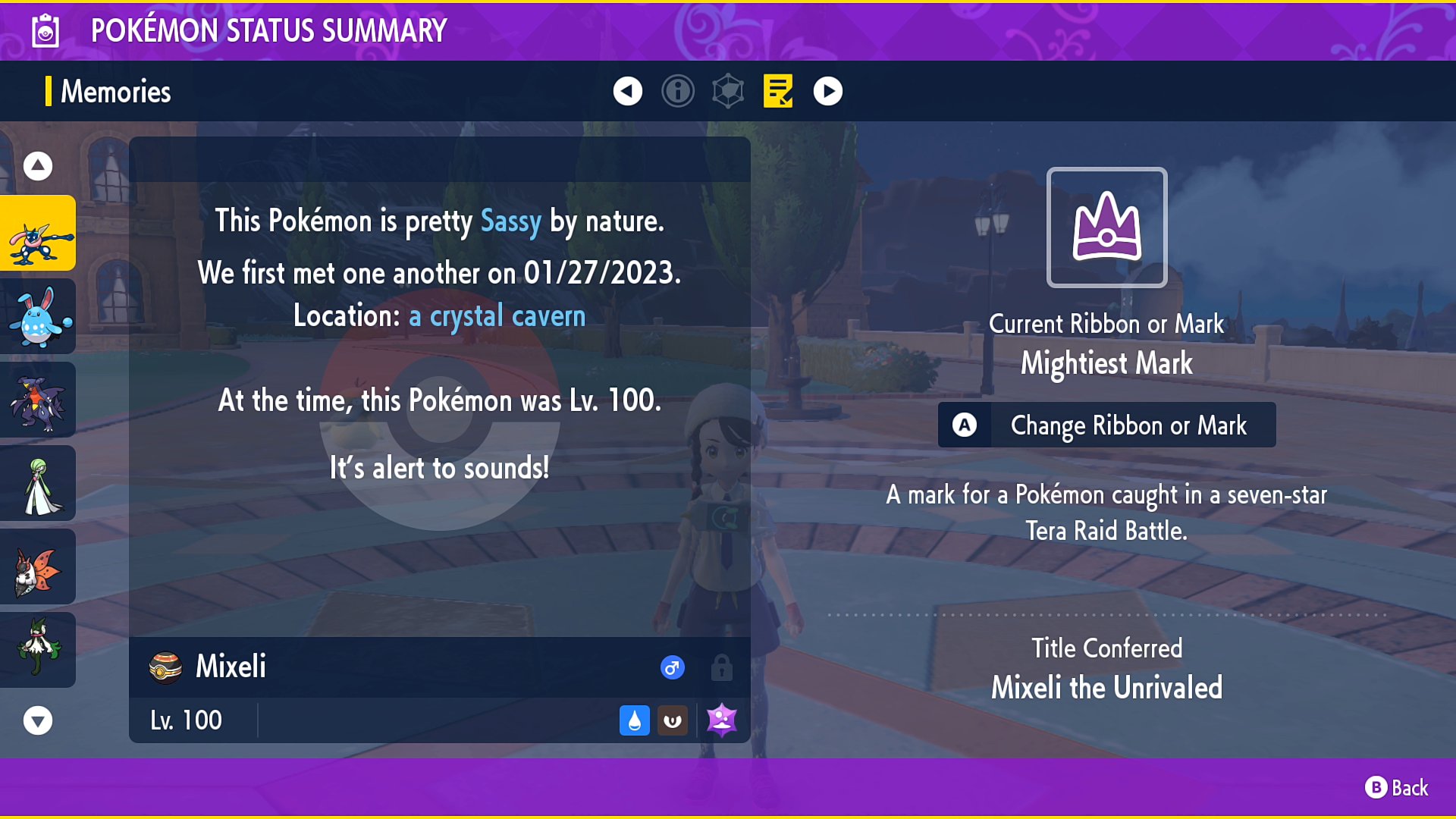Select the Water type icon

point(635,720)
